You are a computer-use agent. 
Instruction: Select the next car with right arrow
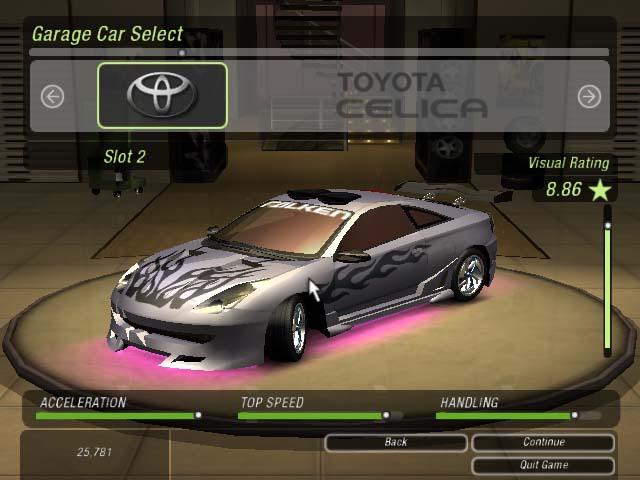[x=589, y=96]
